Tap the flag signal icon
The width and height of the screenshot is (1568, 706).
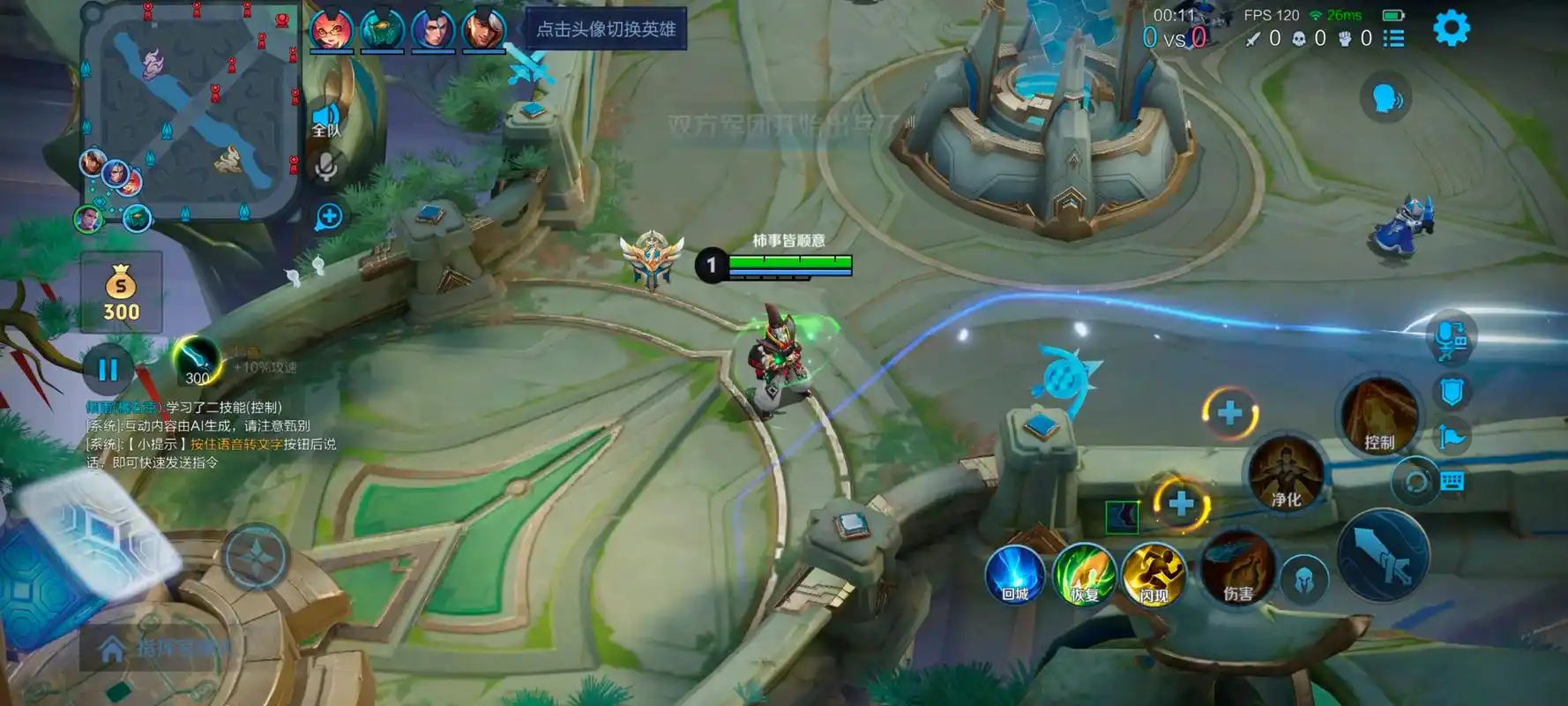click(1452, 436)
